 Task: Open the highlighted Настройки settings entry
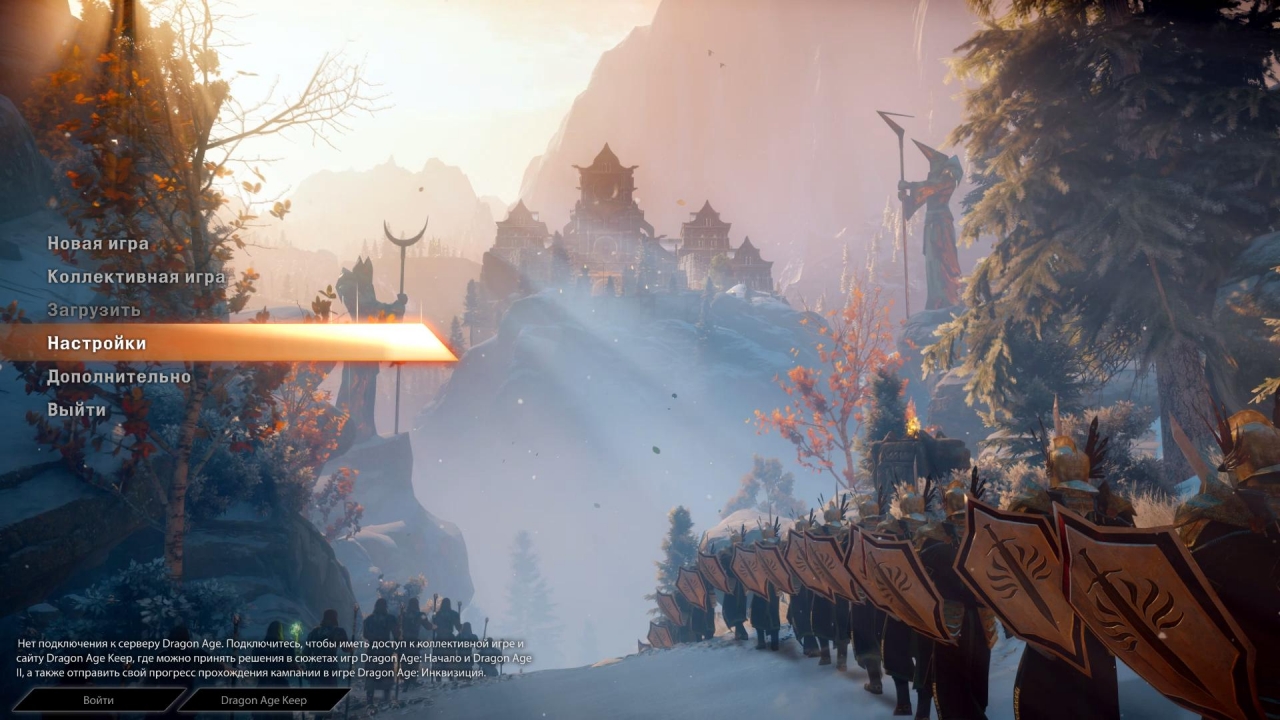point(94,342)
